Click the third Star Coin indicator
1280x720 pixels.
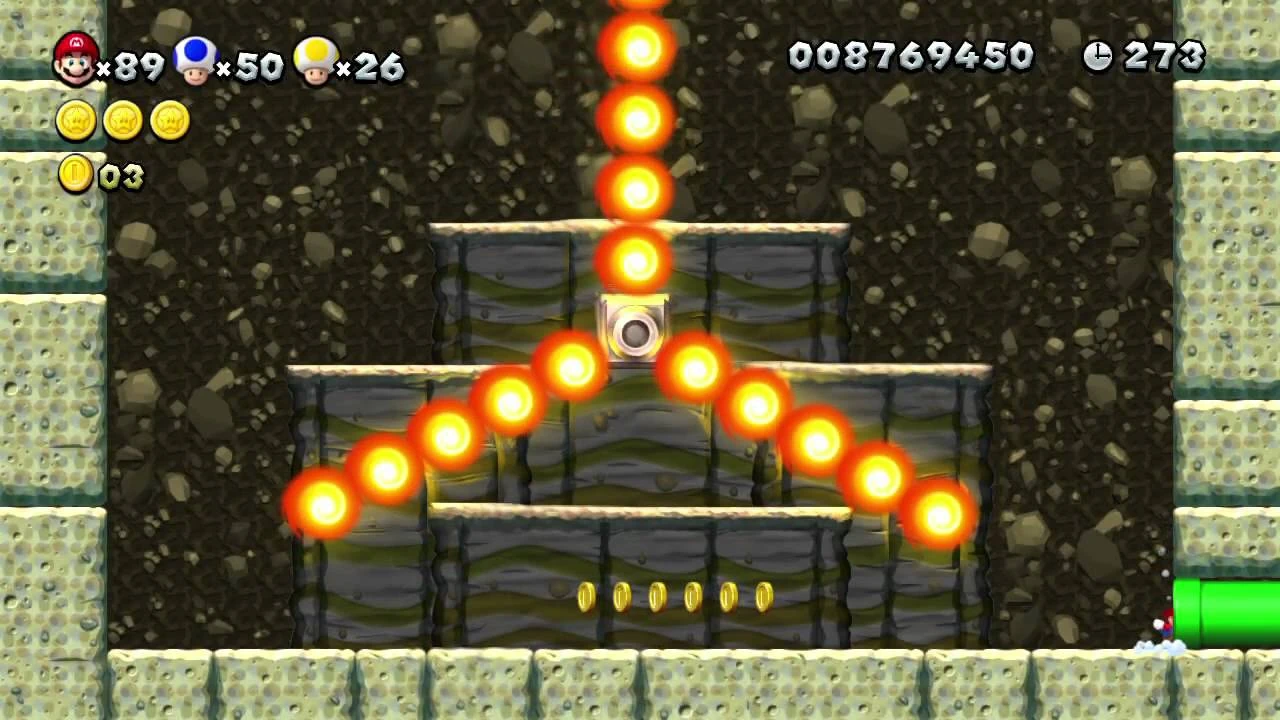[x=170, y=121]
